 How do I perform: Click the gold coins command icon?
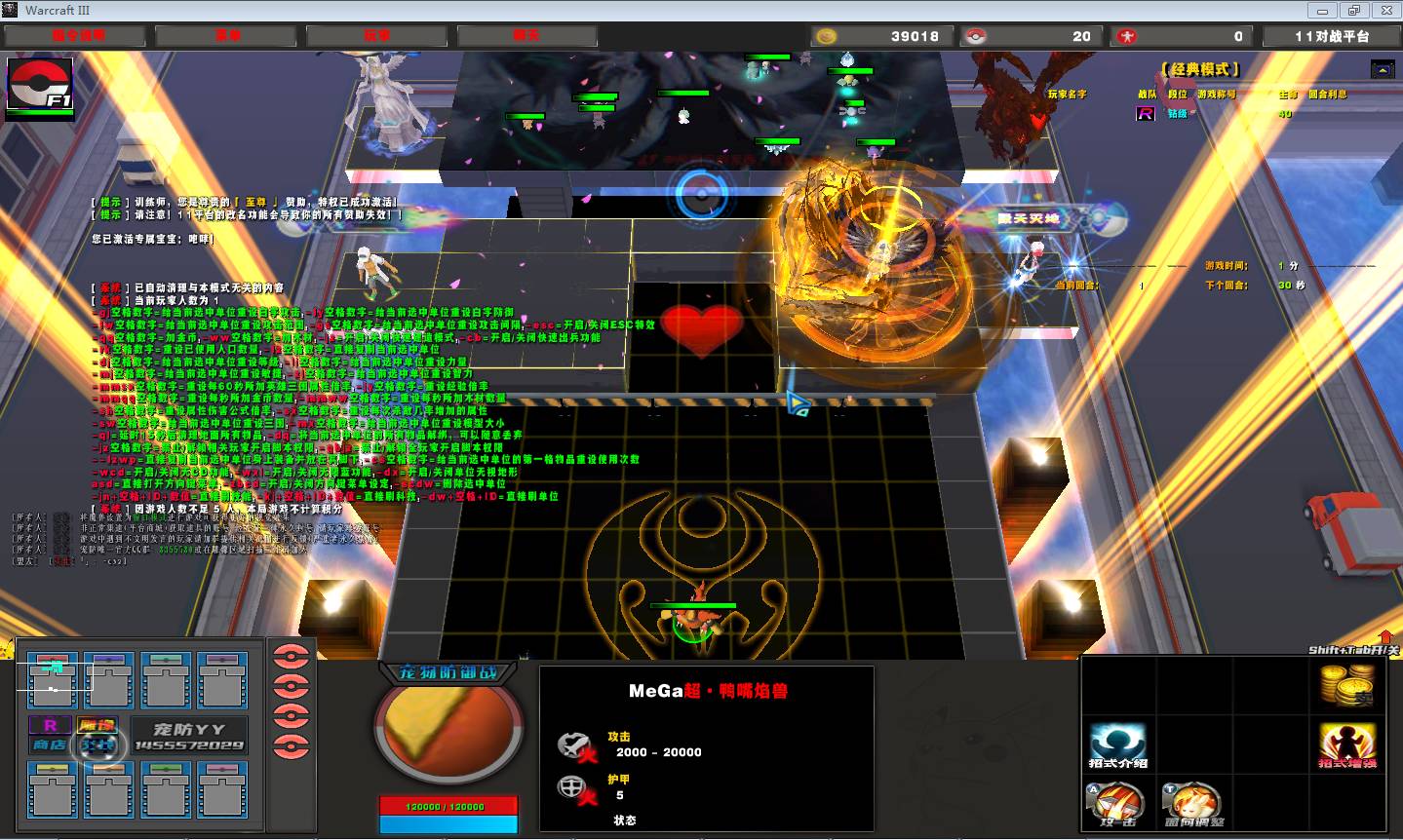coord(1347,686)
